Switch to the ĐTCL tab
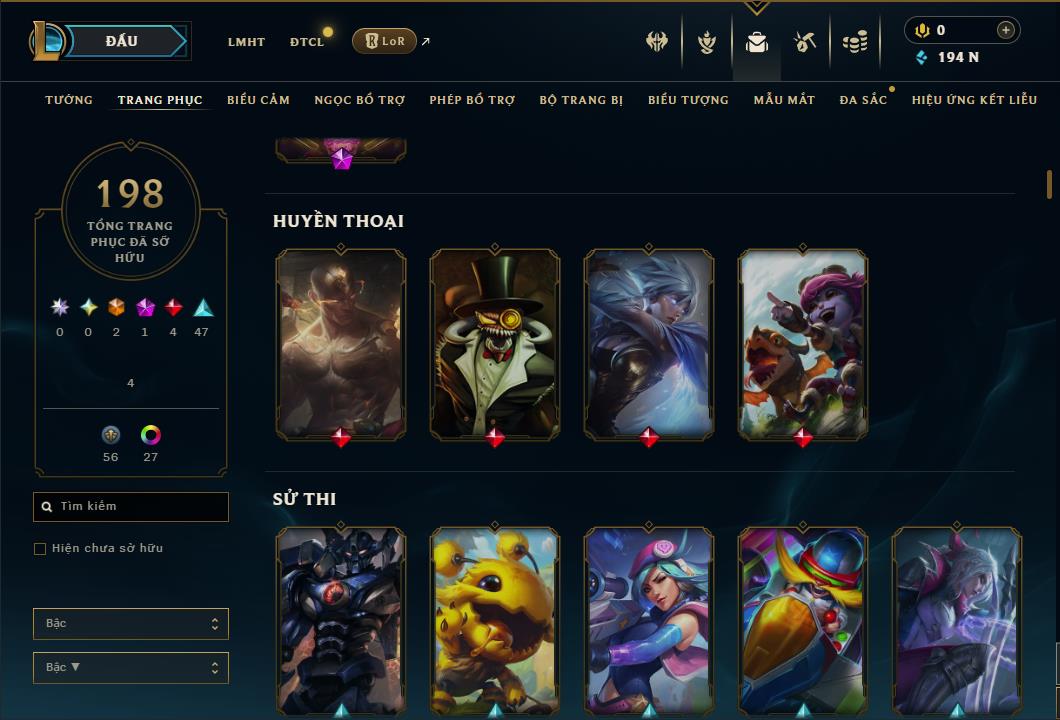Image resolution: width=1060 pixels, height=720 pixels. tap(307, 42)
